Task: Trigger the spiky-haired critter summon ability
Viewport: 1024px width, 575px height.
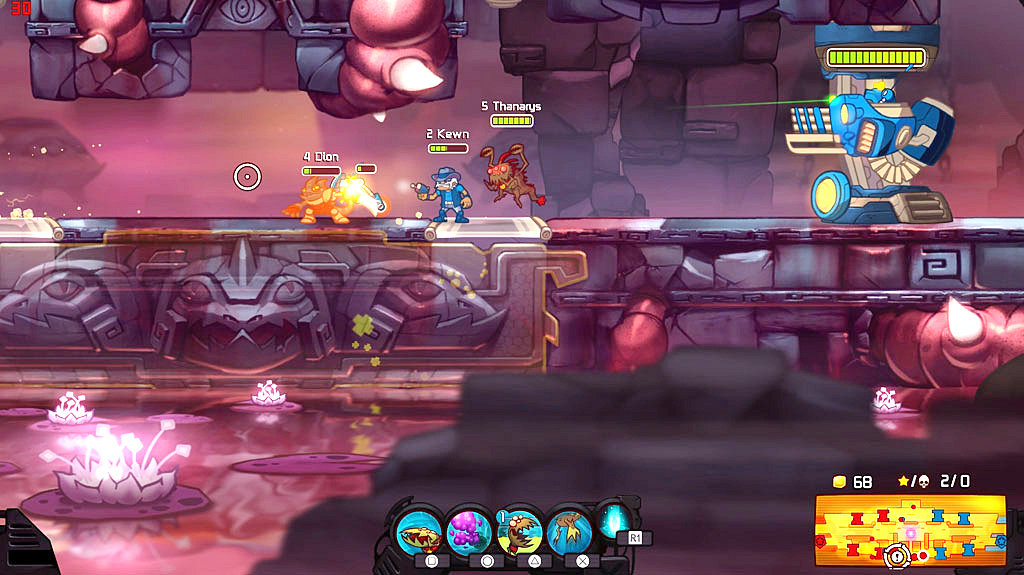Action: 520,530
